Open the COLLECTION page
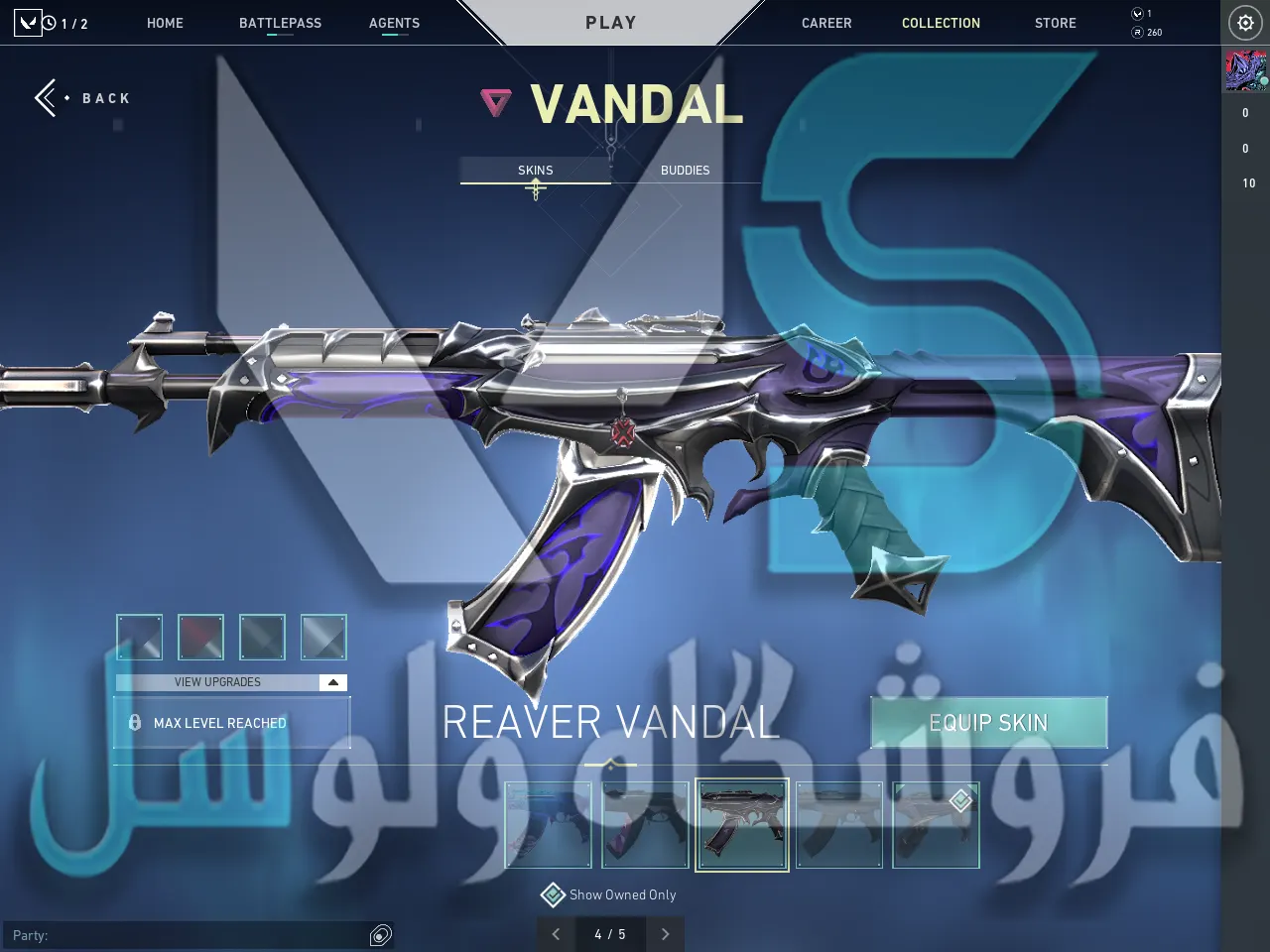Screen dimensions: 1270x952 click(941, 23)
